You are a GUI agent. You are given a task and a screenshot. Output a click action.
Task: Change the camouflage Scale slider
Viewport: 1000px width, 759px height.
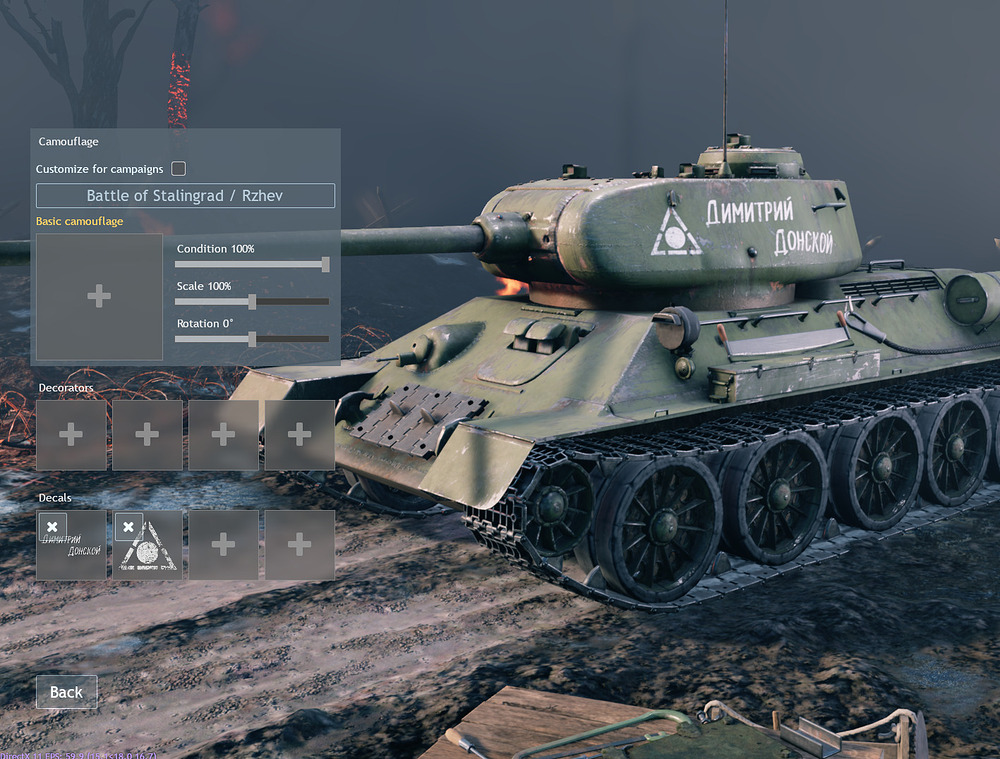[x=252, y=301]
